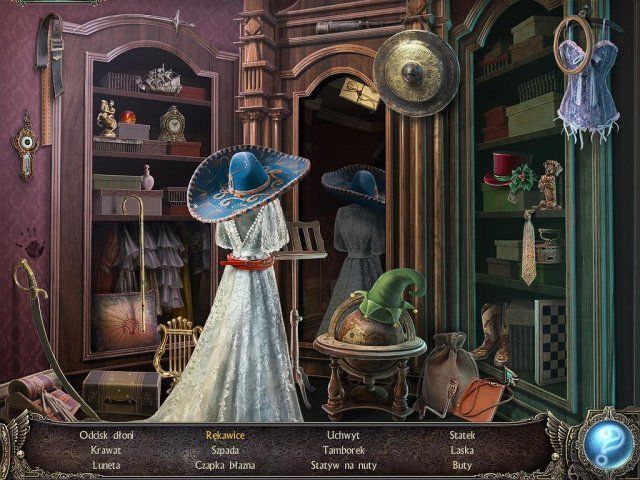Choose 'Krawat' from the object list
Viewport: 640px width, 480px height.
[x=106, y=450]
